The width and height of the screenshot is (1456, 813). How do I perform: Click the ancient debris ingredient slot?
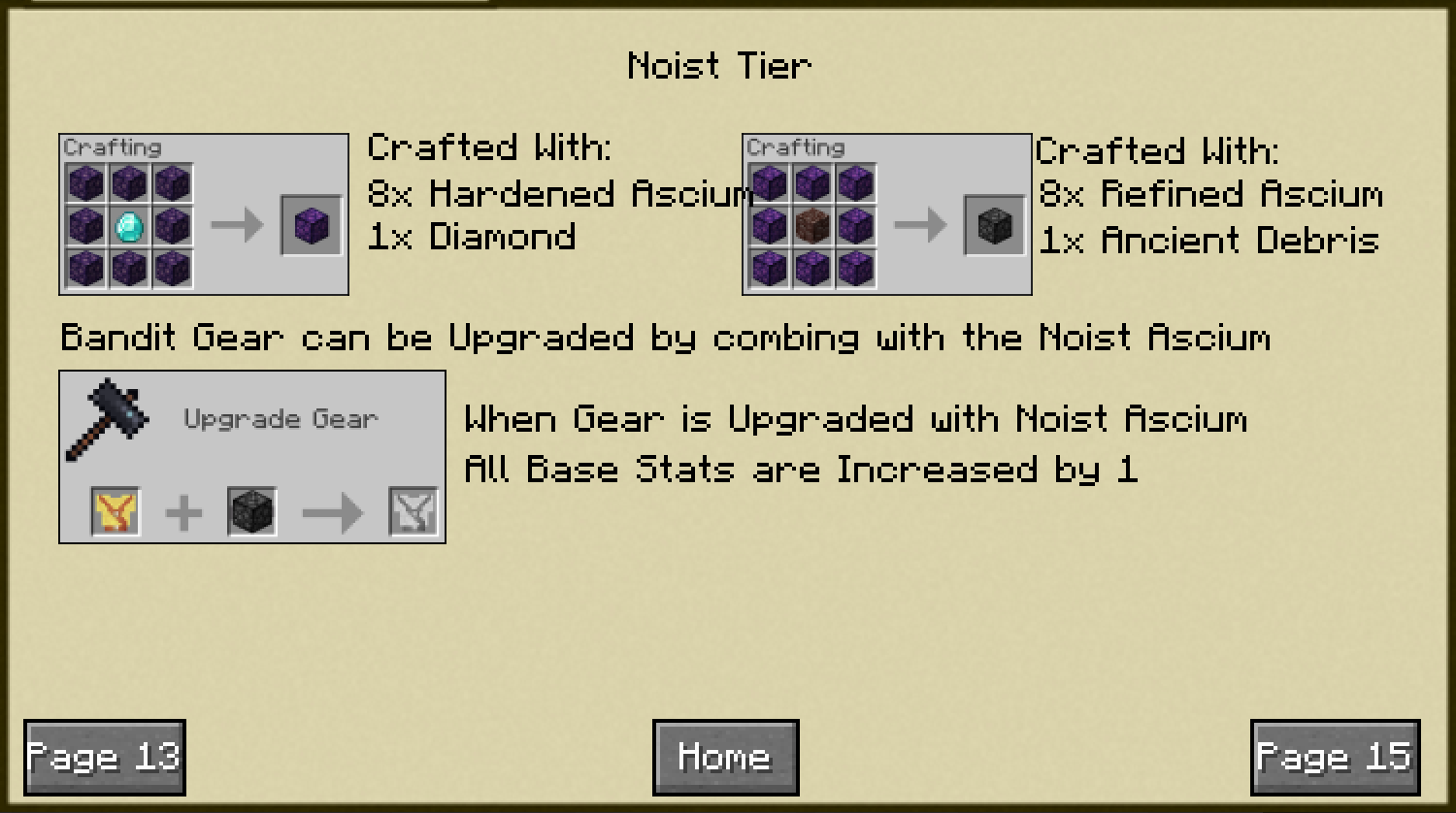coord(811,226)
